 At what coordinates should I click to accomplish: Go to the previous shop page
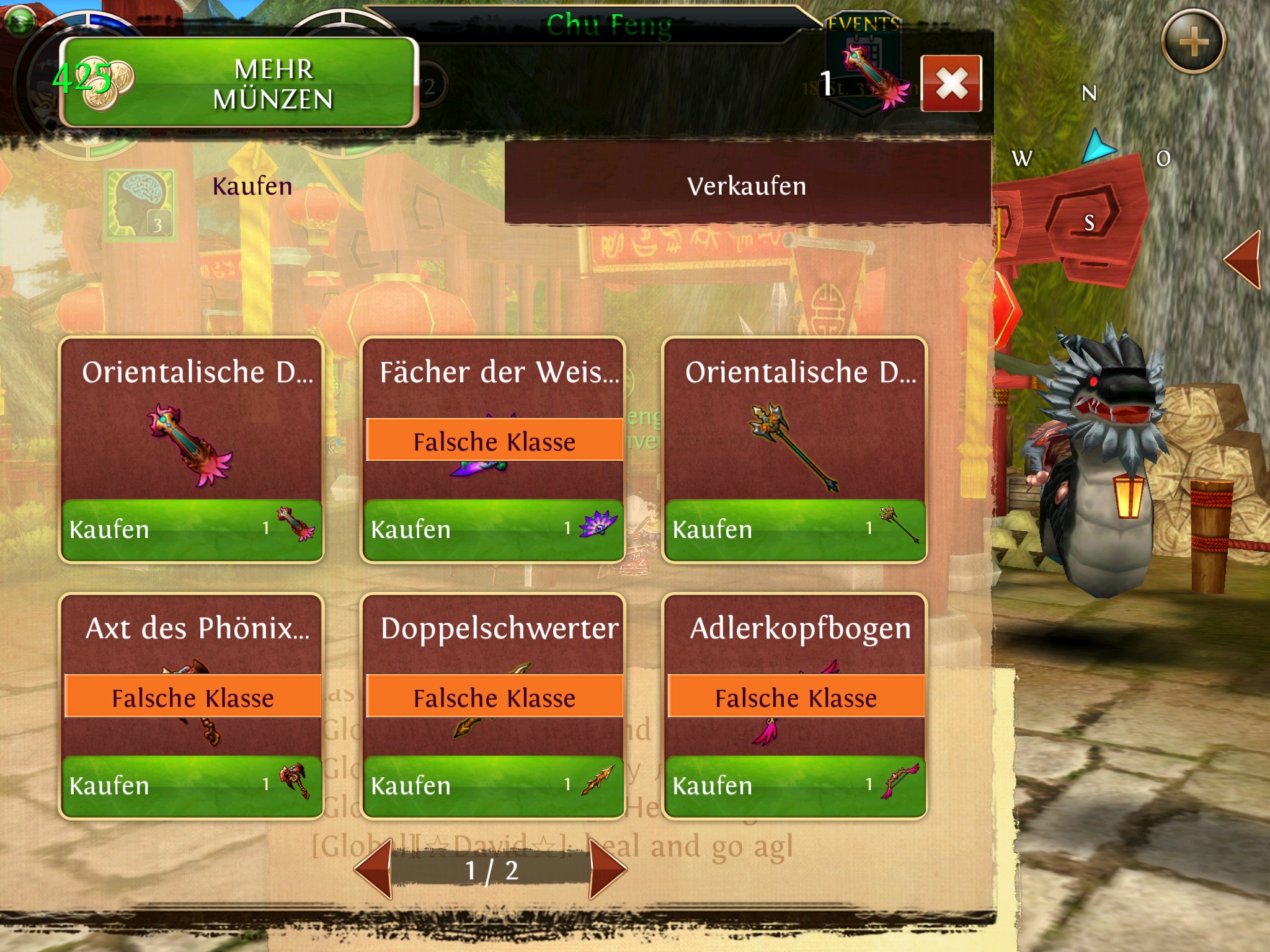374,869
